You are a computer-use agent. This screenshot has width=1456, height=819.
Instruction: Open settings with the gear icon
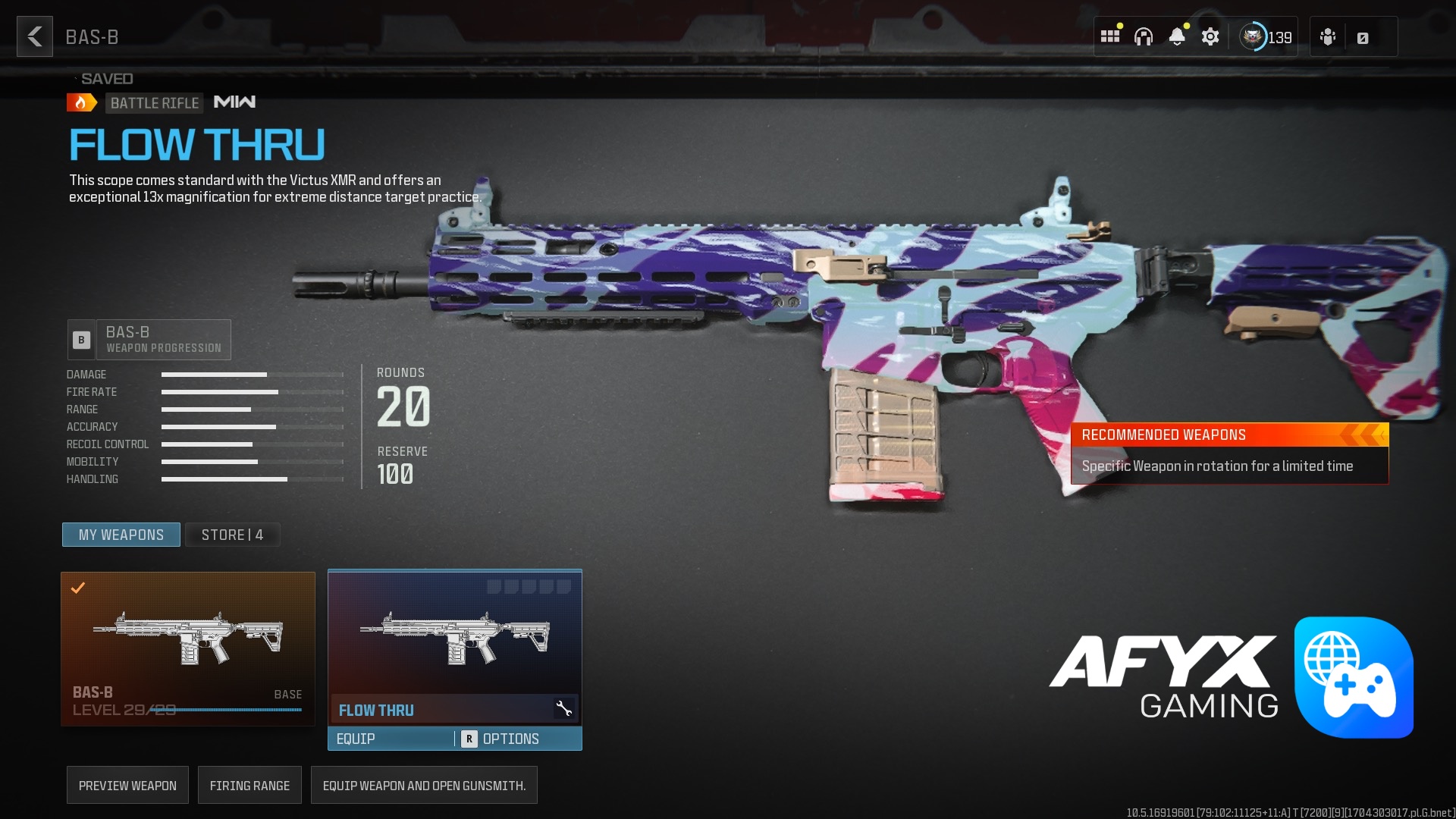[1210, 36]
